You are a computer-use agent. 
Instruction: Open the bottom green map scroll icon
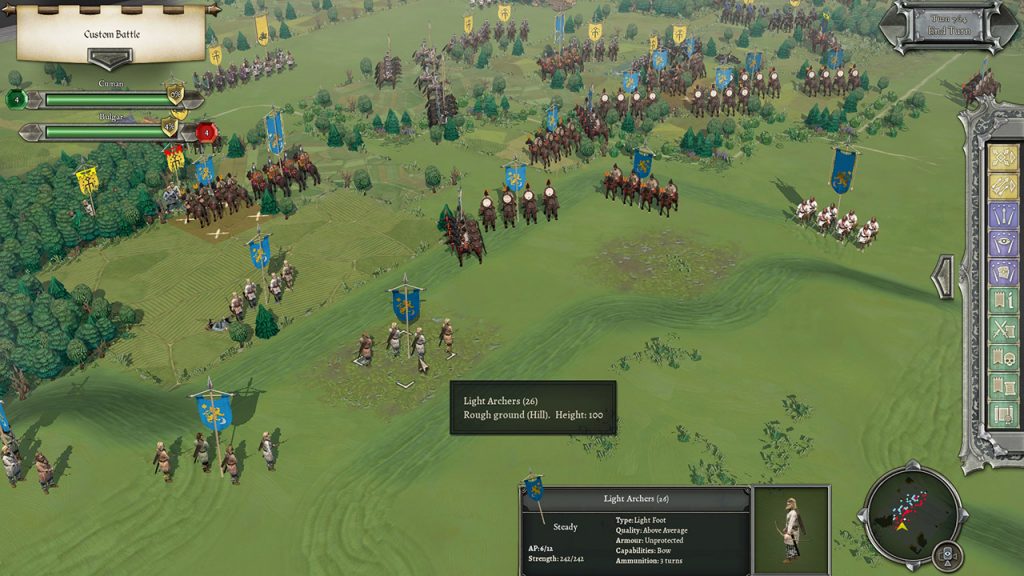click(1002, 414)
